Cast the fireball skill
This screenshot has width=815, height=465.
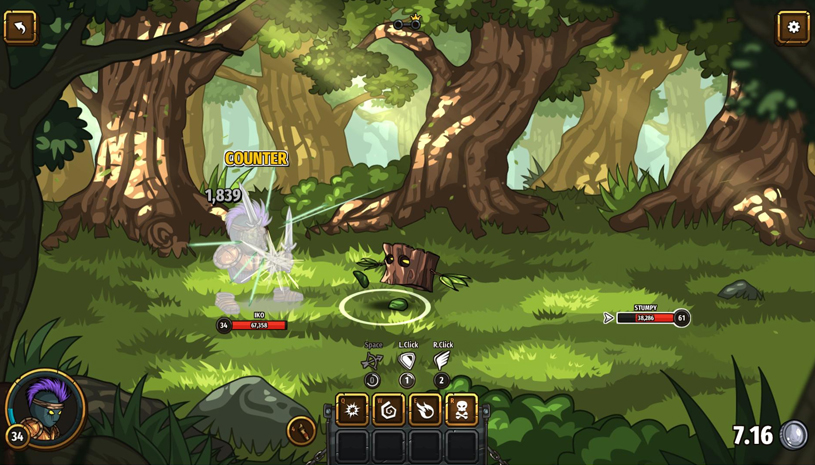425,410
